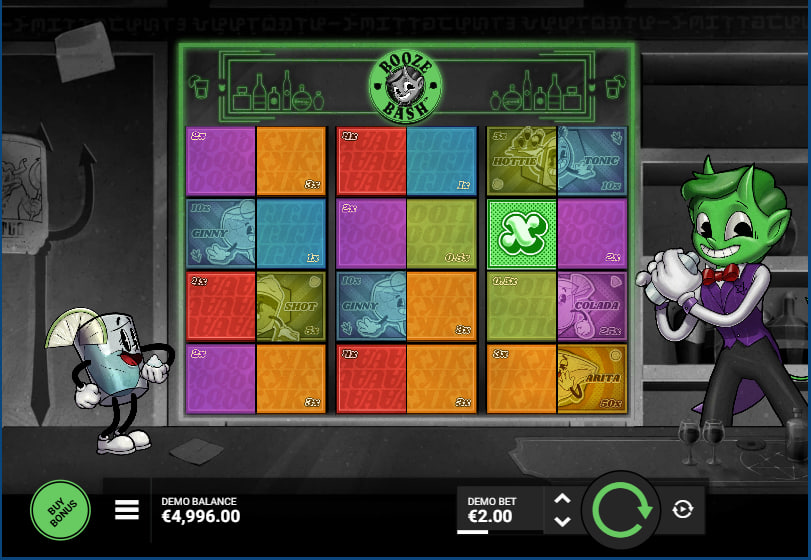Decrease the demo bet amount
The height and width of the screenshot is (560, 811).
click(x=562, y=521)
